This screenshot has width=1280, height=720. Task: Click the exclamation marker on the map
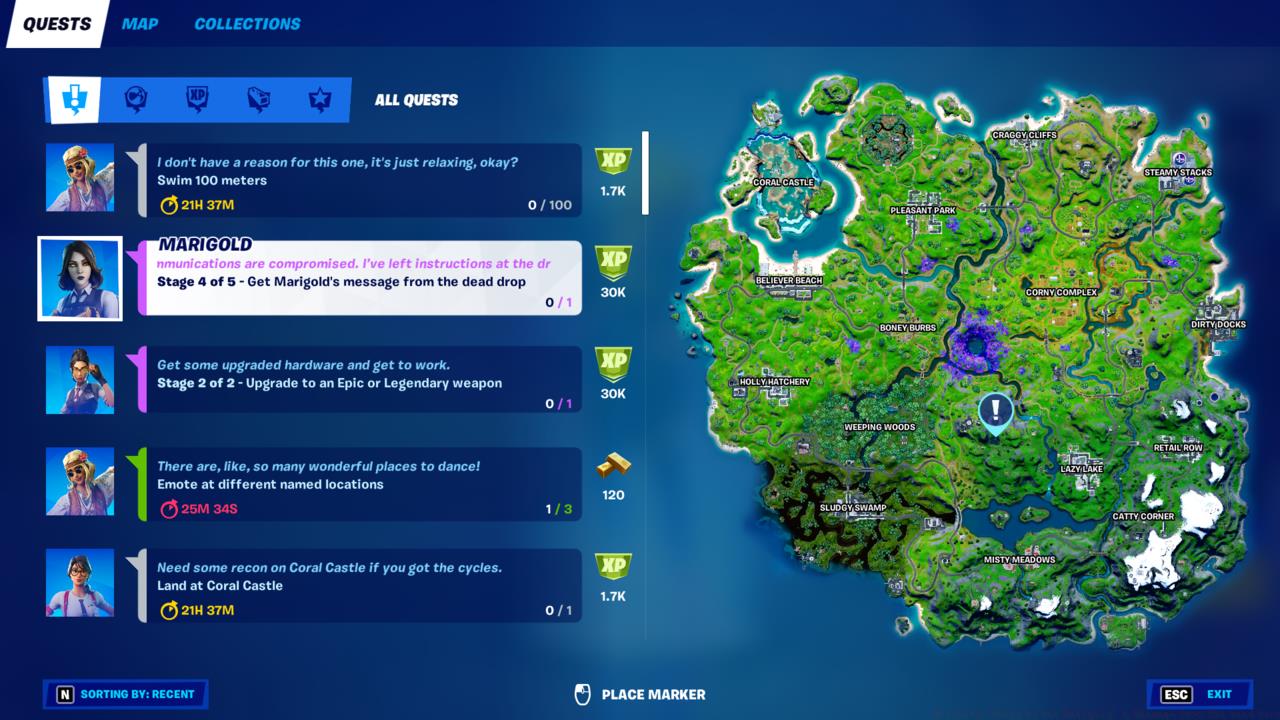[993, 410]
